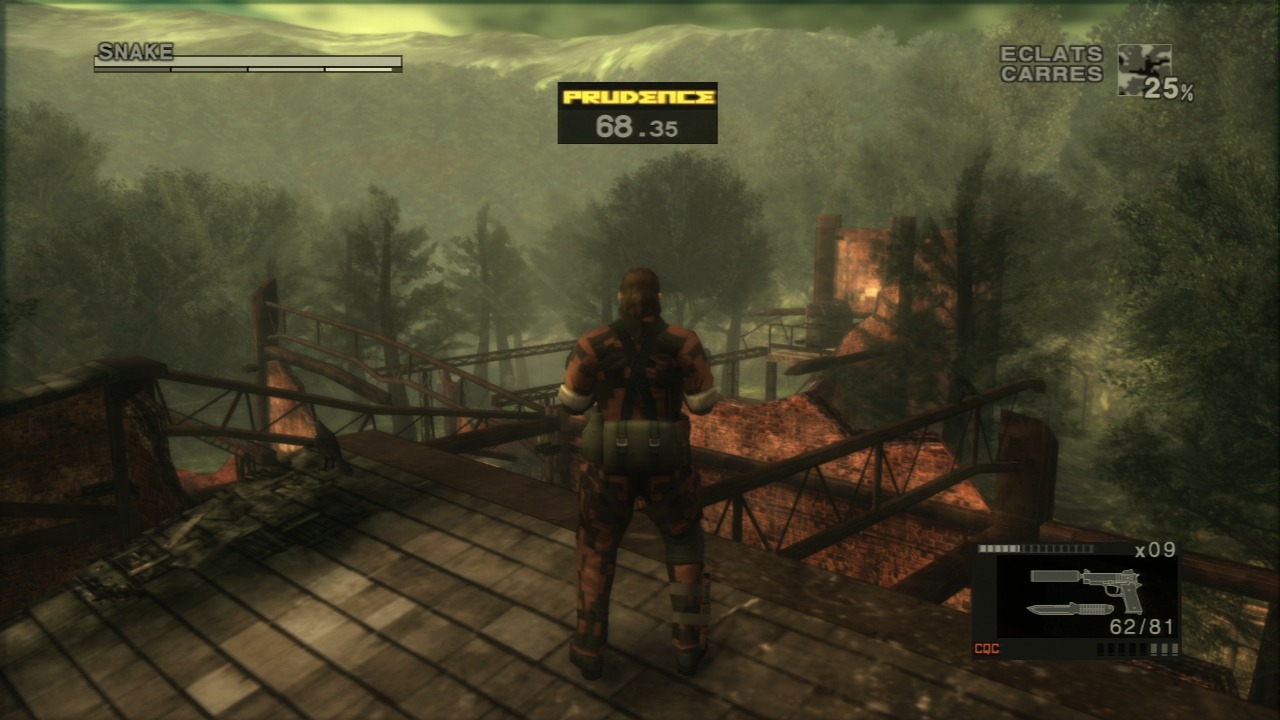Click the camouflage pattern icon

[x=1143, y=69]
